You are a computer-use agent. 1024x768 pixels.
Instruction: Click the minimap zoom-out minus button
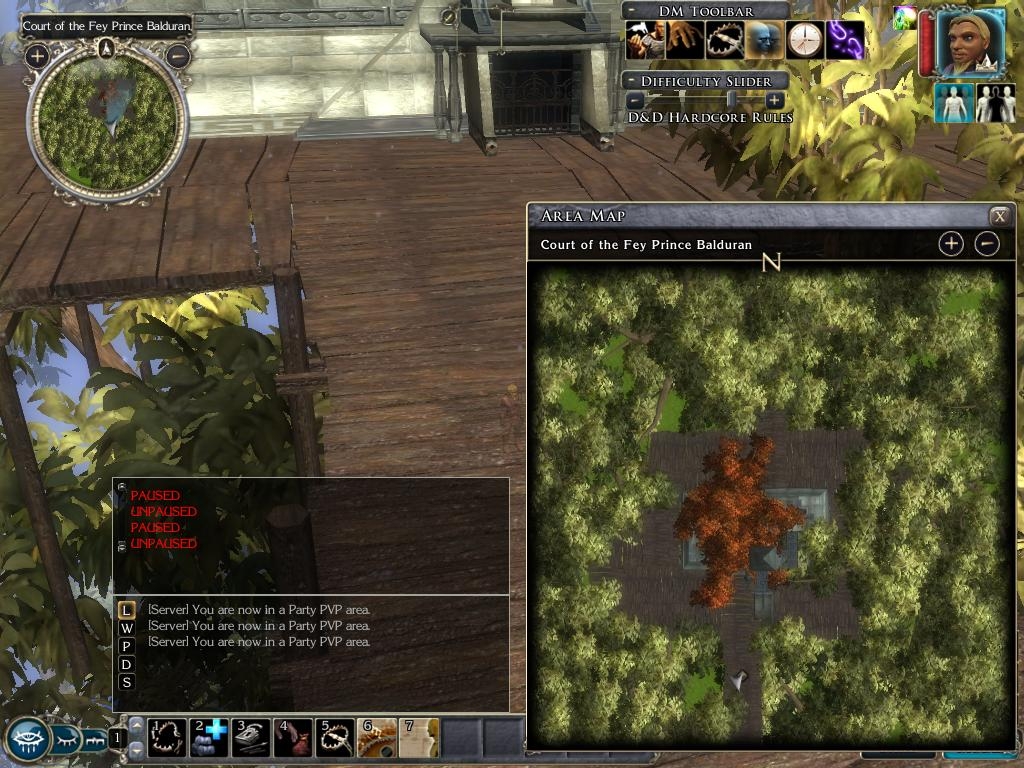click(177, 56)
